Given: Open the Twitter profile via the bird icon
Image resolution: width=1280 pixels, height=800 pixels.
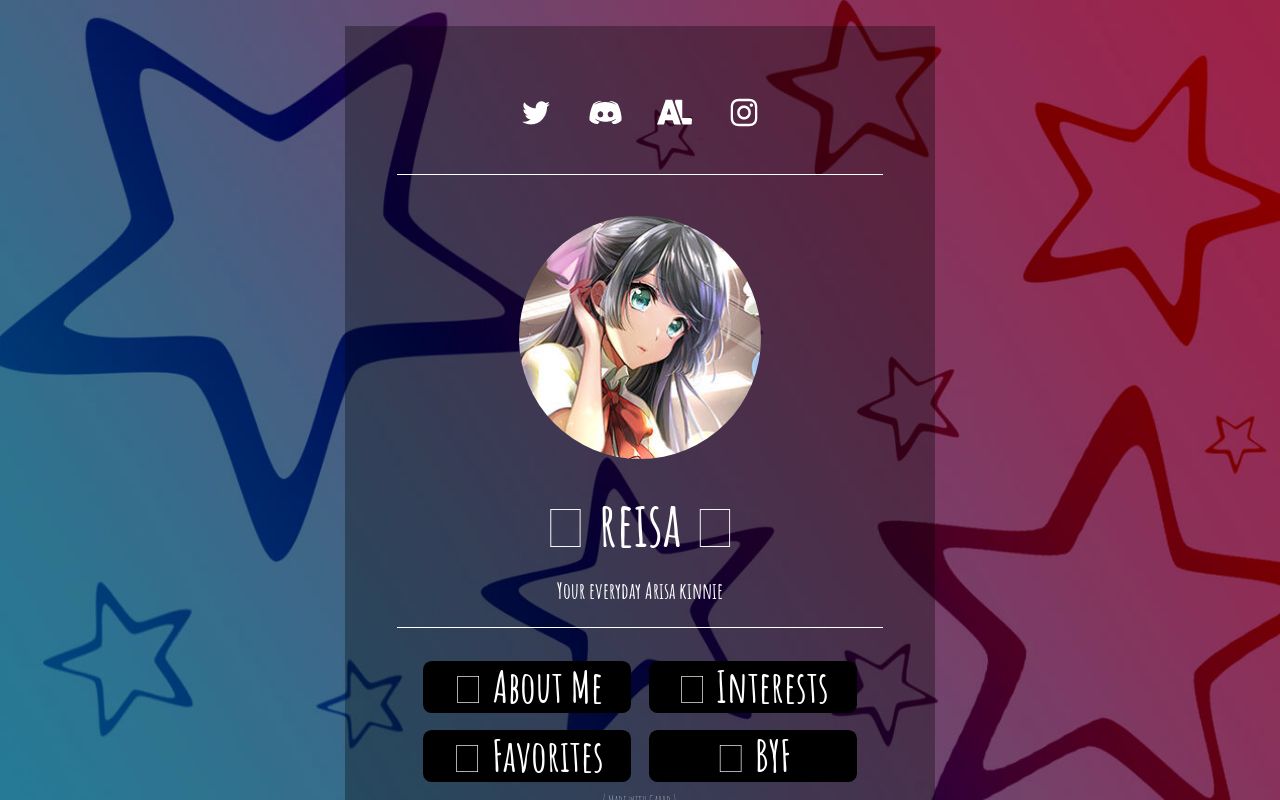Looking at the screenshot, I should [536, 113].
